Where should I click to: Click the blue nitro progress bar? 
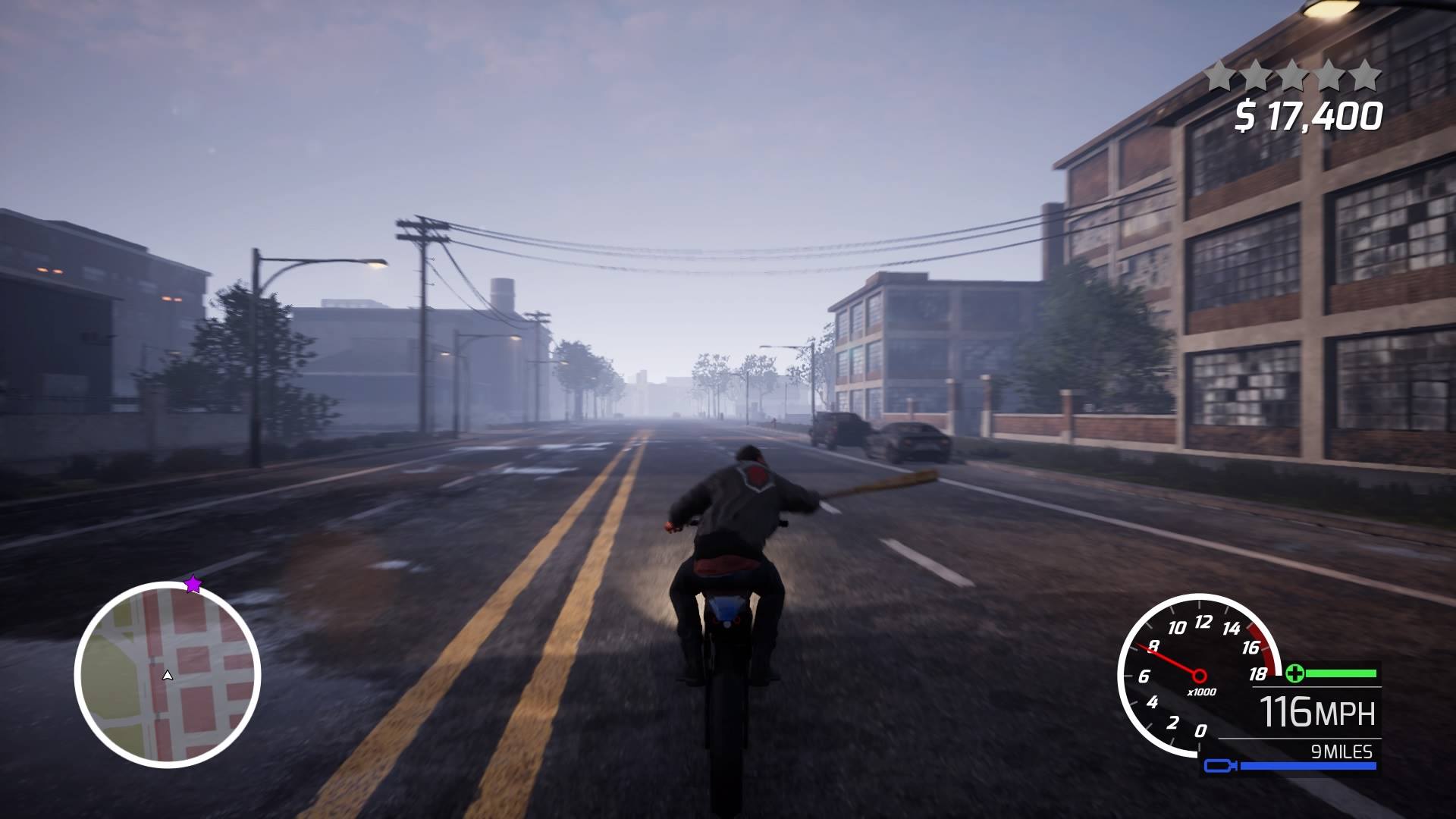(x=1309, y=764)
